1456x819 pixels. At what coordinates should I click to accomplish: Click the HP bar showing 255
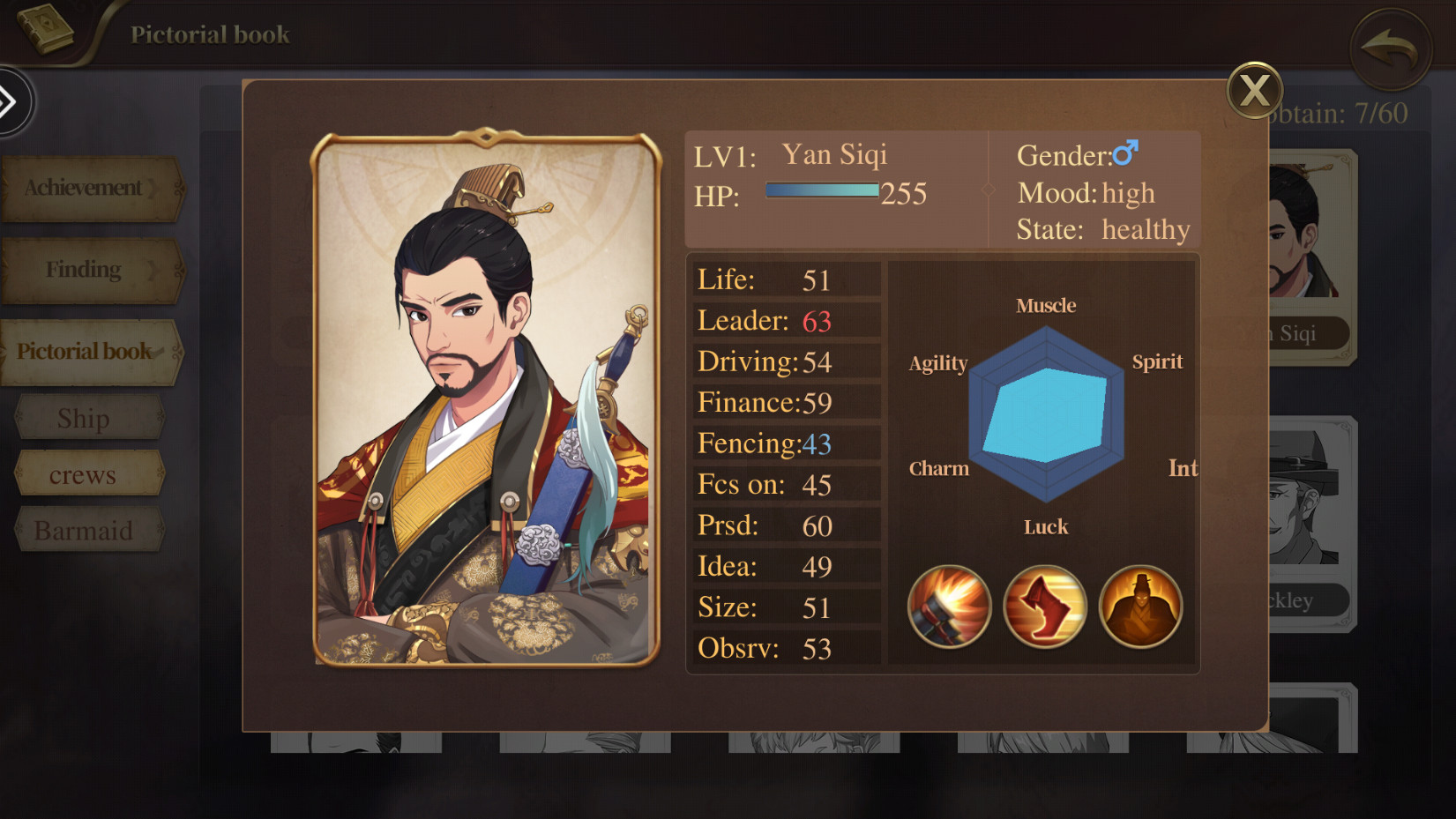(822, 188)
